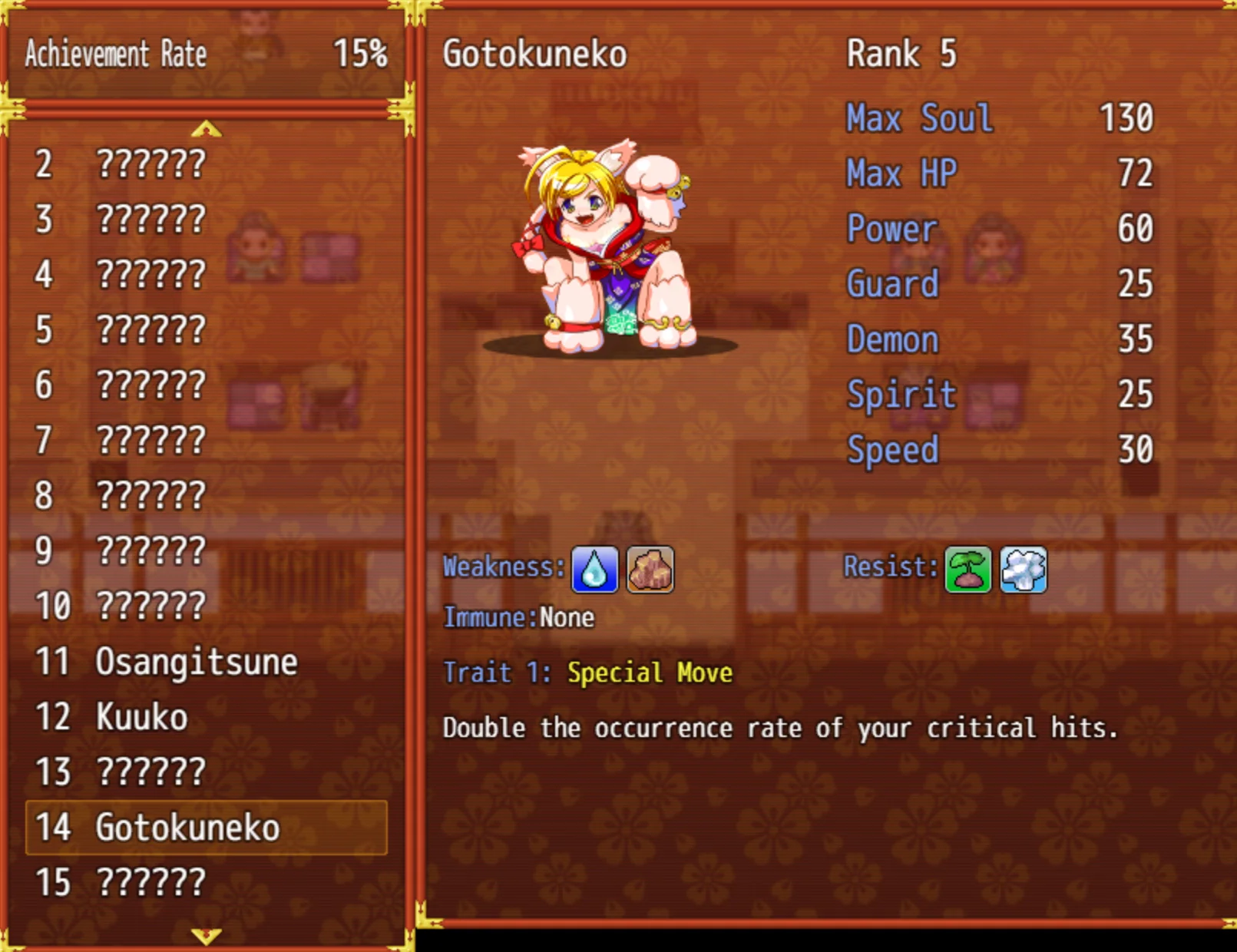Viewport: 1237px width, 952px height.
Task: Open unknown entry number 13
Action: (150, 772)
